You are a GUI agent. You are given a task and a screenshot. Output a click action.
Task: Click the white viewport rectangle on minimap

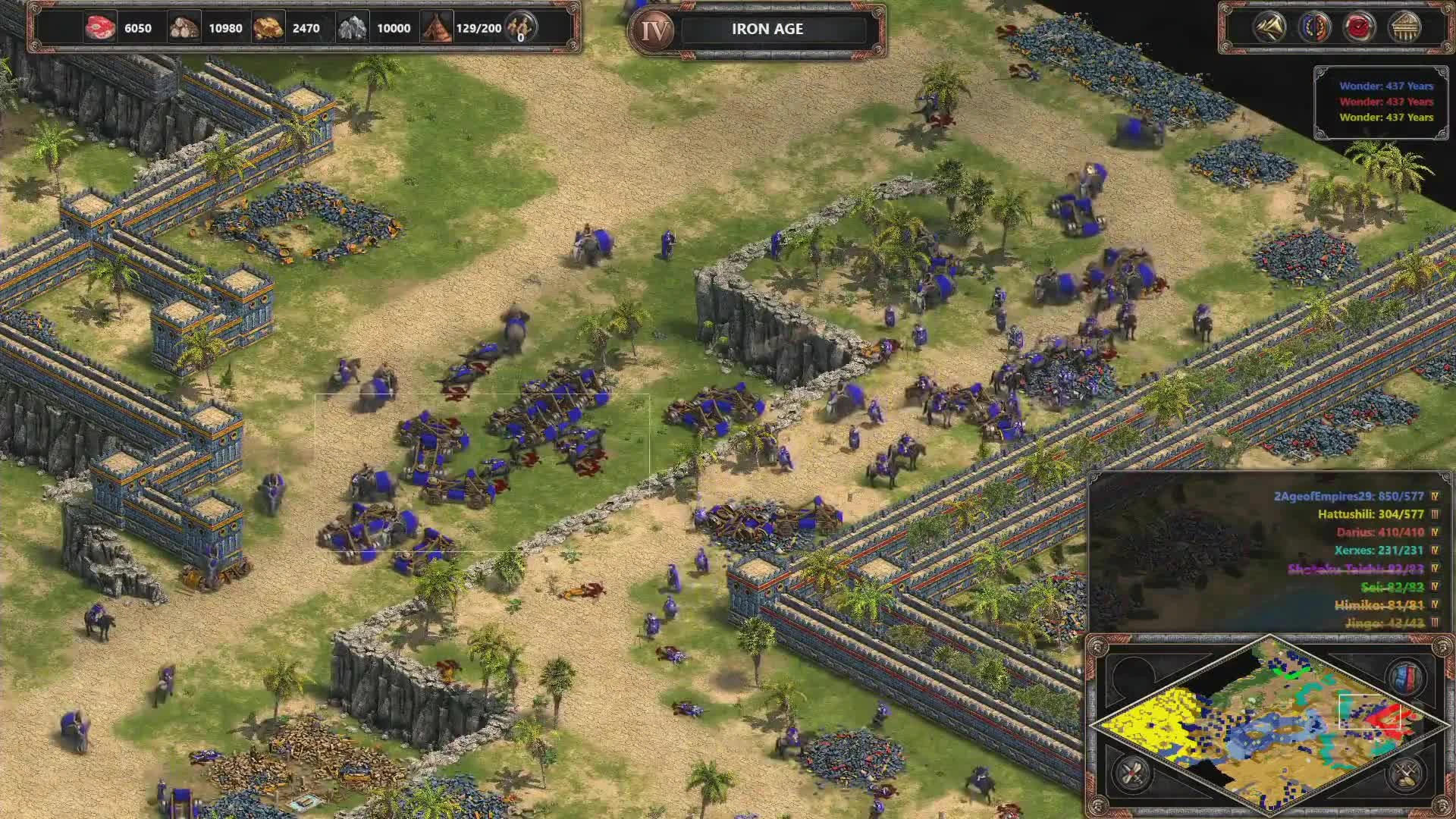[1370, 712]
